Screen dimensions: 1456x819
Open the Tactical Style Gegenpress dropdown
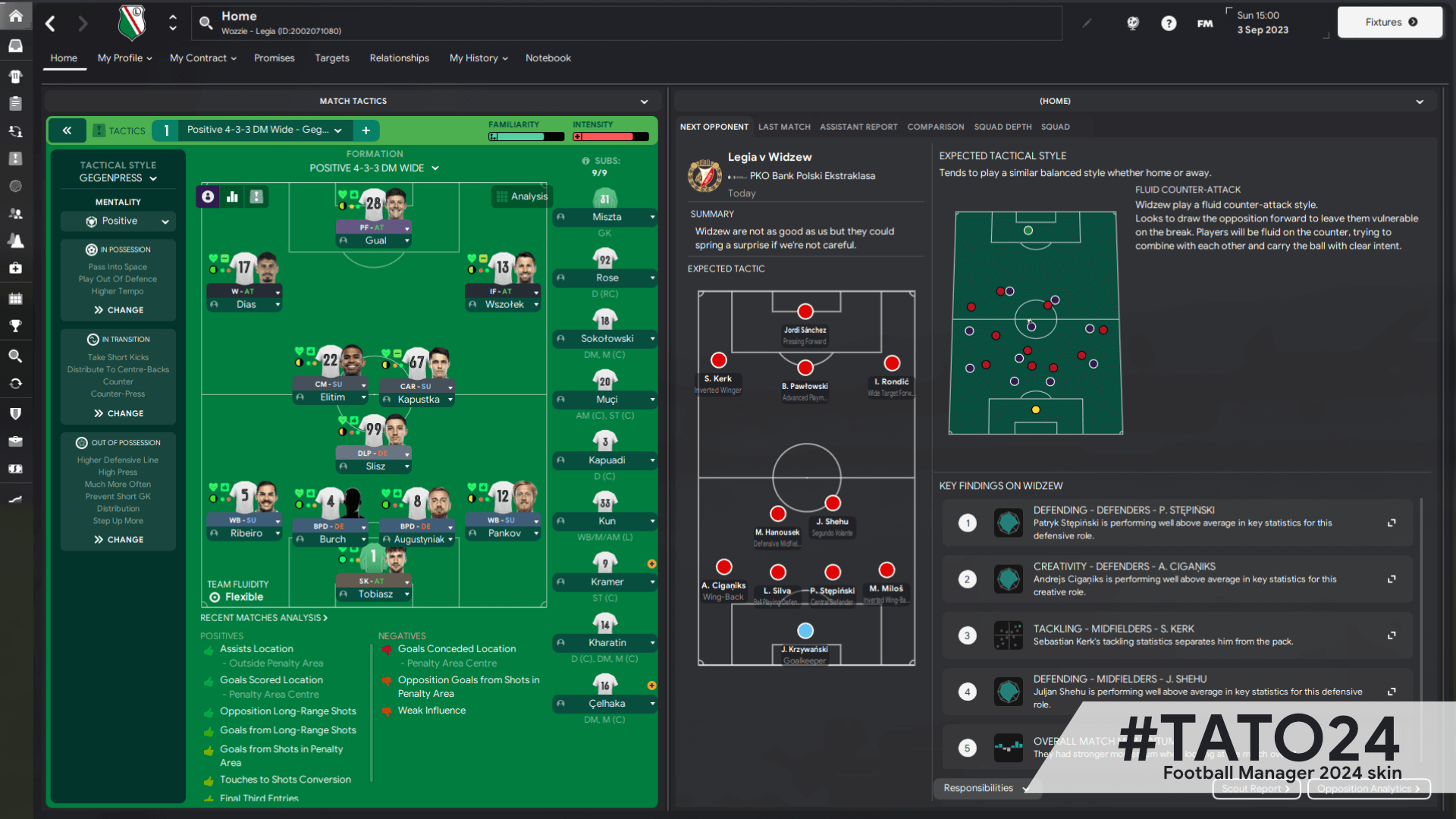click(x=118, y=178)
